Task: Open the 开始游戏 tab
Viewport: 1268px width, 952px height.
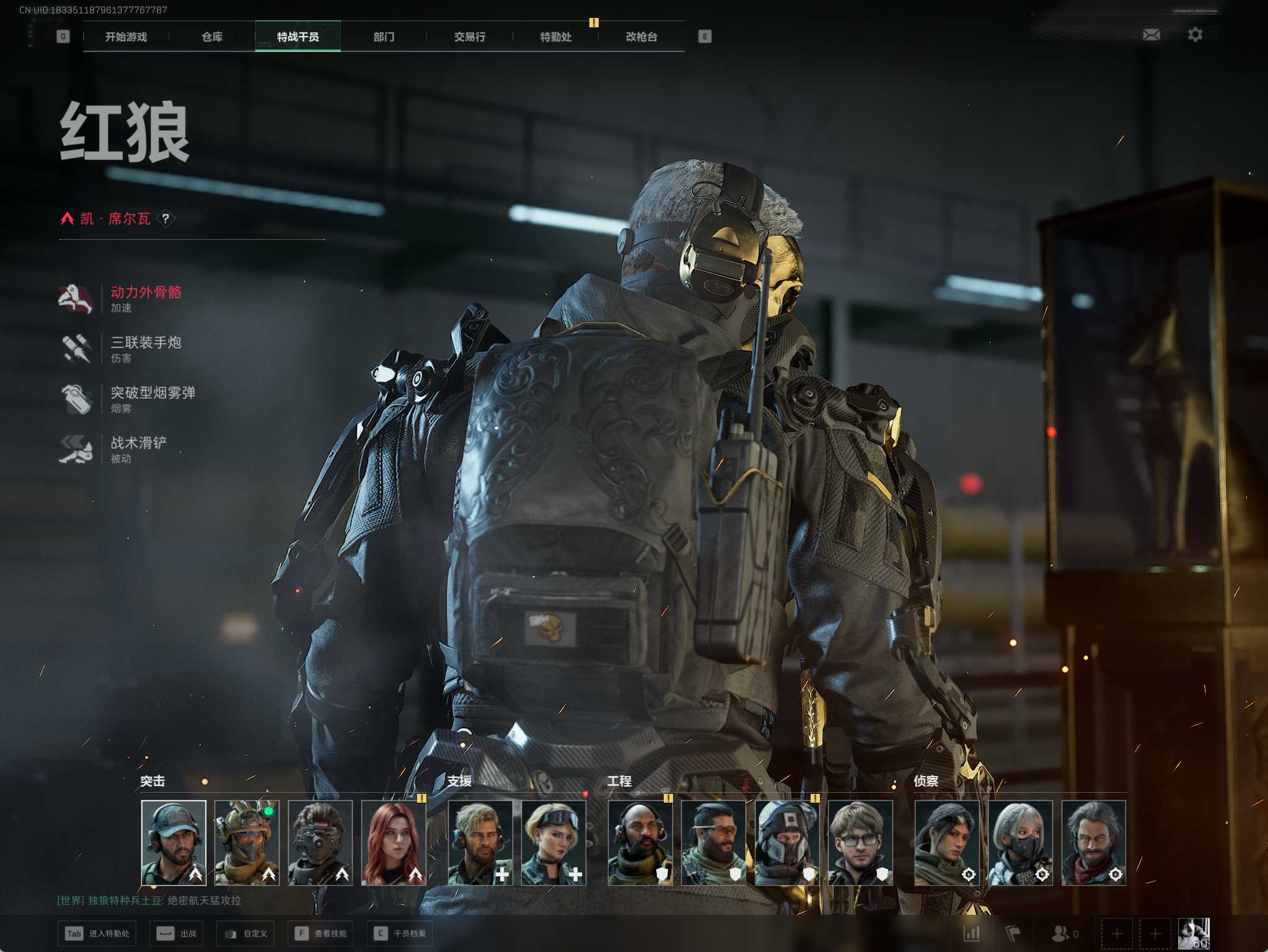Action: 126,37
